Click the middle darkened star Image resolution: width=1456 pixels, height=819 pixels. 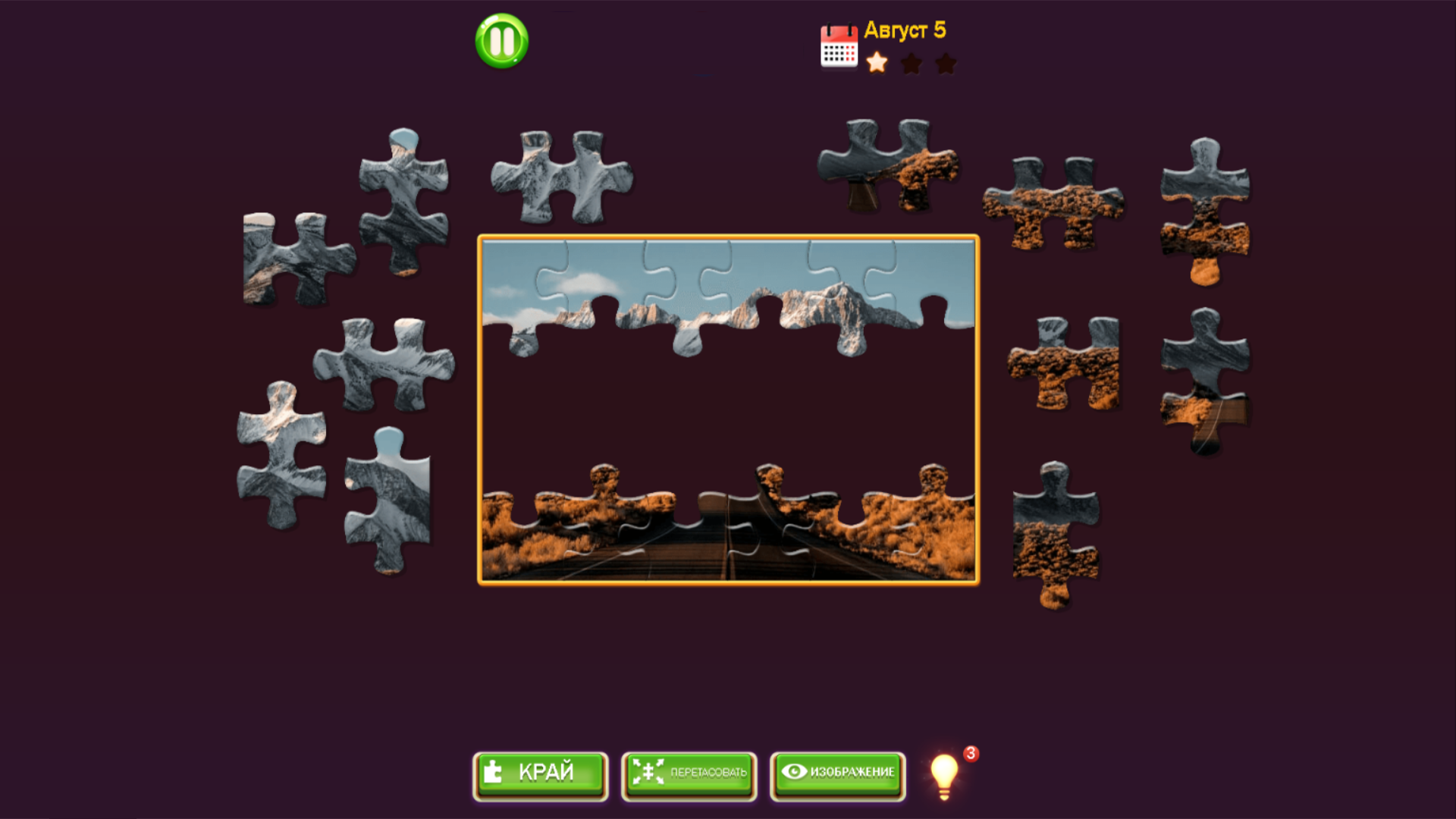912,64
